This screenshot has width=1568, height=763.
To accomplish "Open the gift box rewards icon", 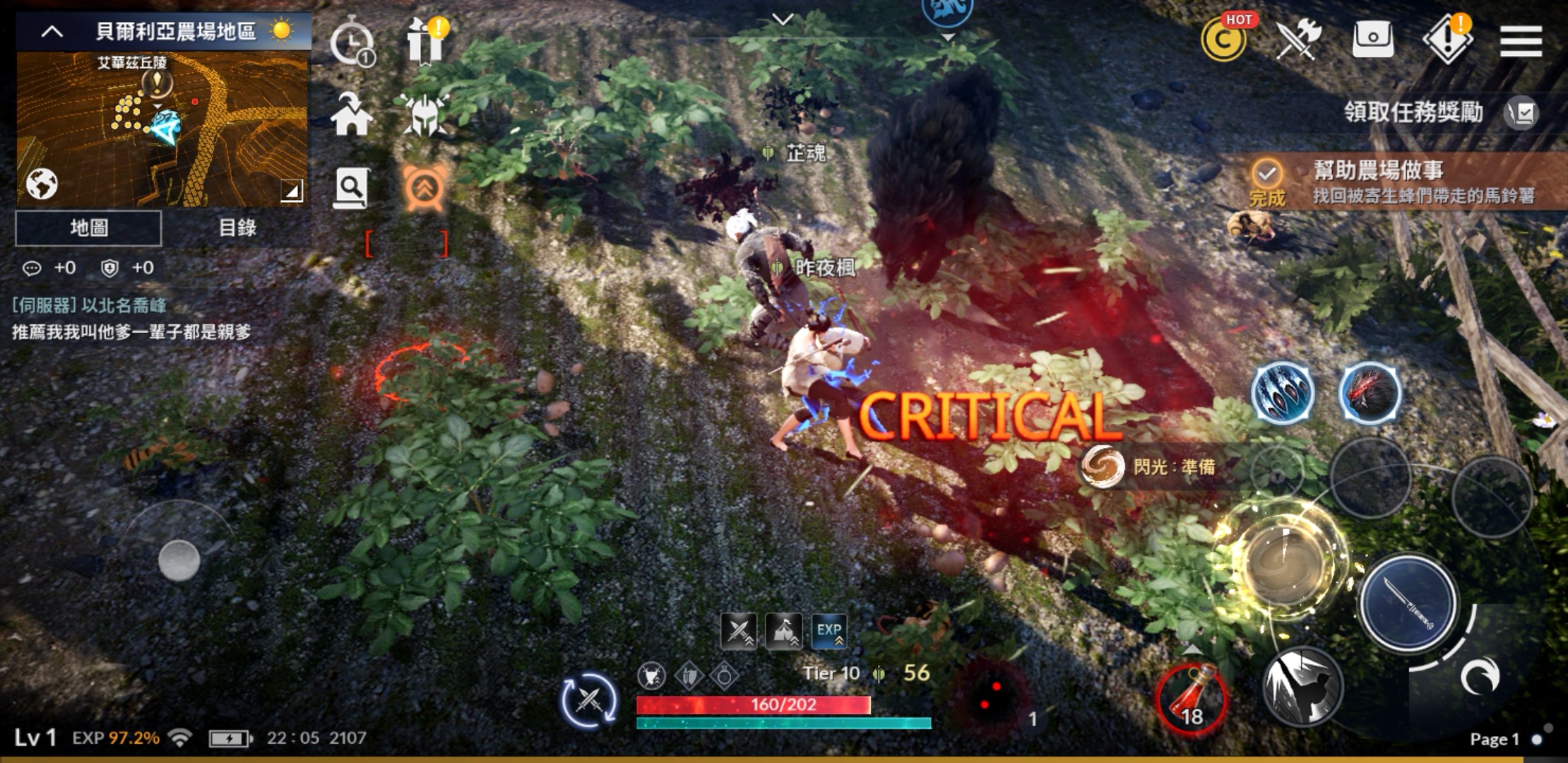I will [426, 41].
